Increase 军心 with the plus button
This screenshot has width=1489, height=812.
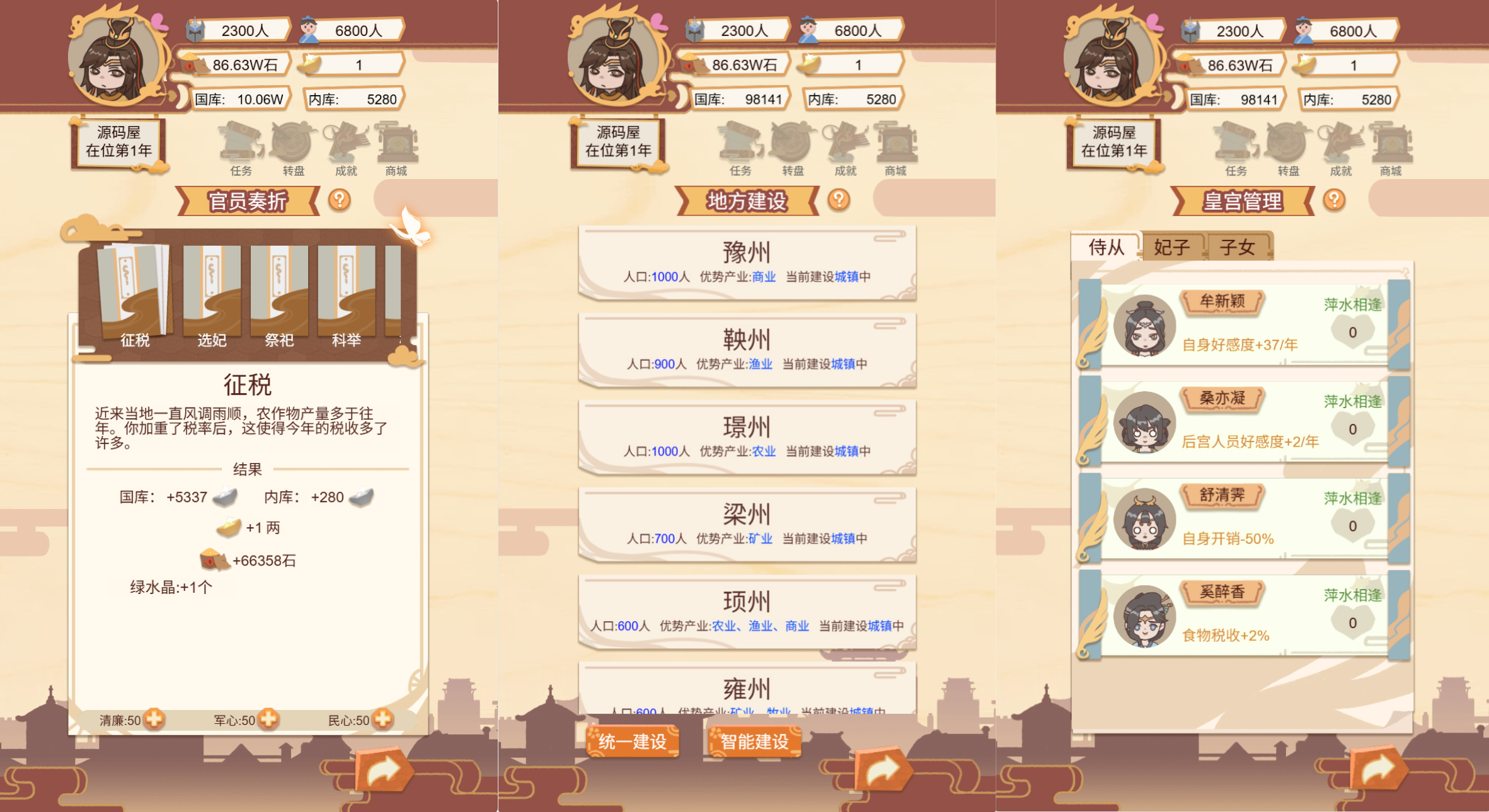coord(267,719)
